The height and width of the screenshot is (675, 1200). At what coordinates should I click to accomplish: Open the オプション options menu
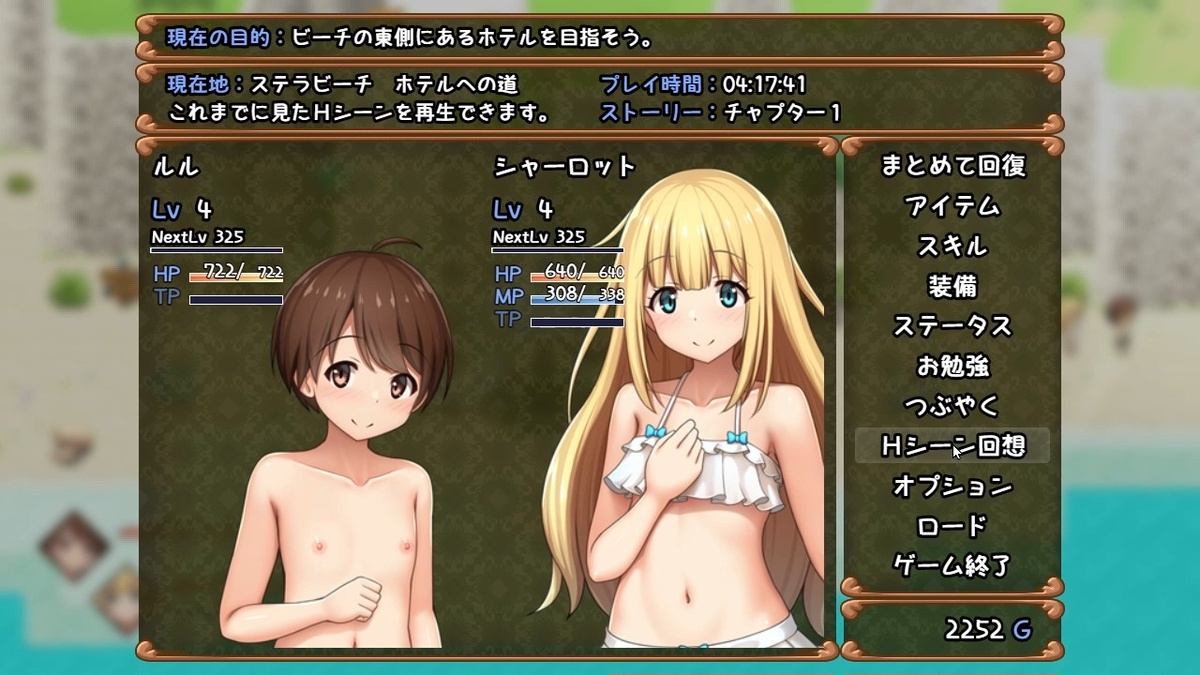click(952, 486)
